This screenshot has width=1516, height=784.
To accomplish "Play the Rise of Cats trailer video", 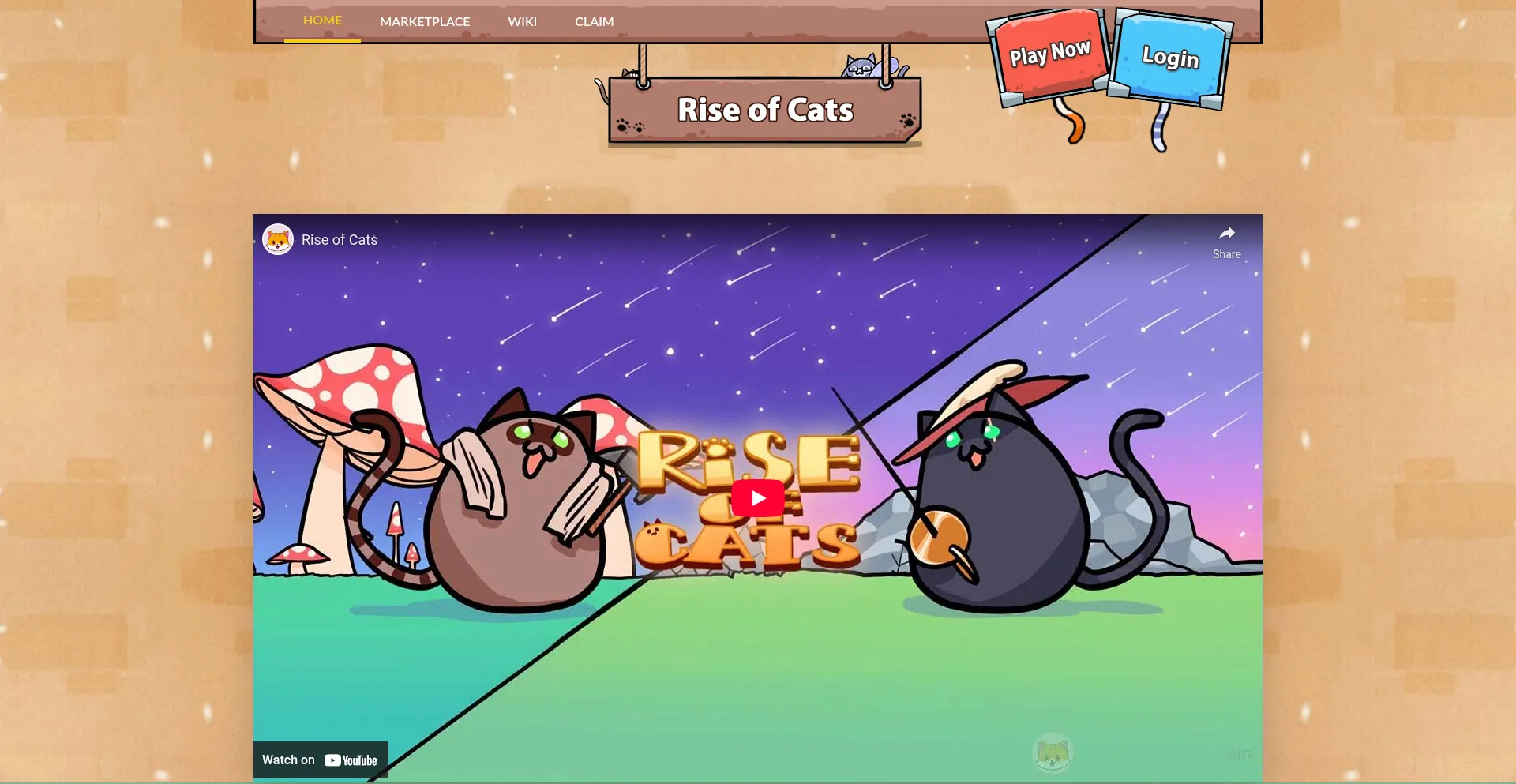I will [x=757, y=497].
